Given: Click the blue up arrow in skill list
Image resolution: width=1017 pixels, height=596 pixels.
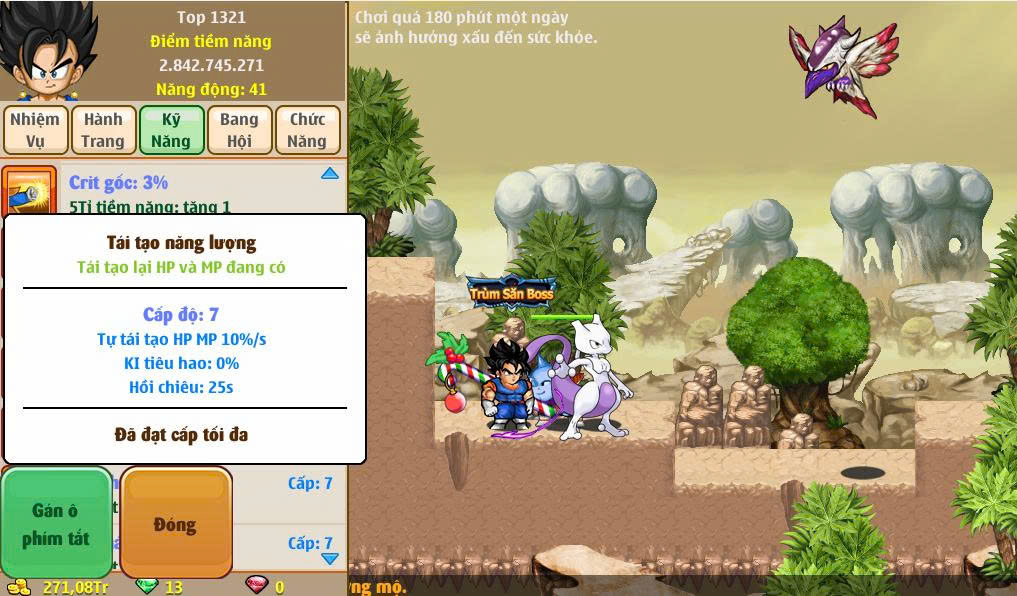Looking at the screenshot, I should coord(330,174).
